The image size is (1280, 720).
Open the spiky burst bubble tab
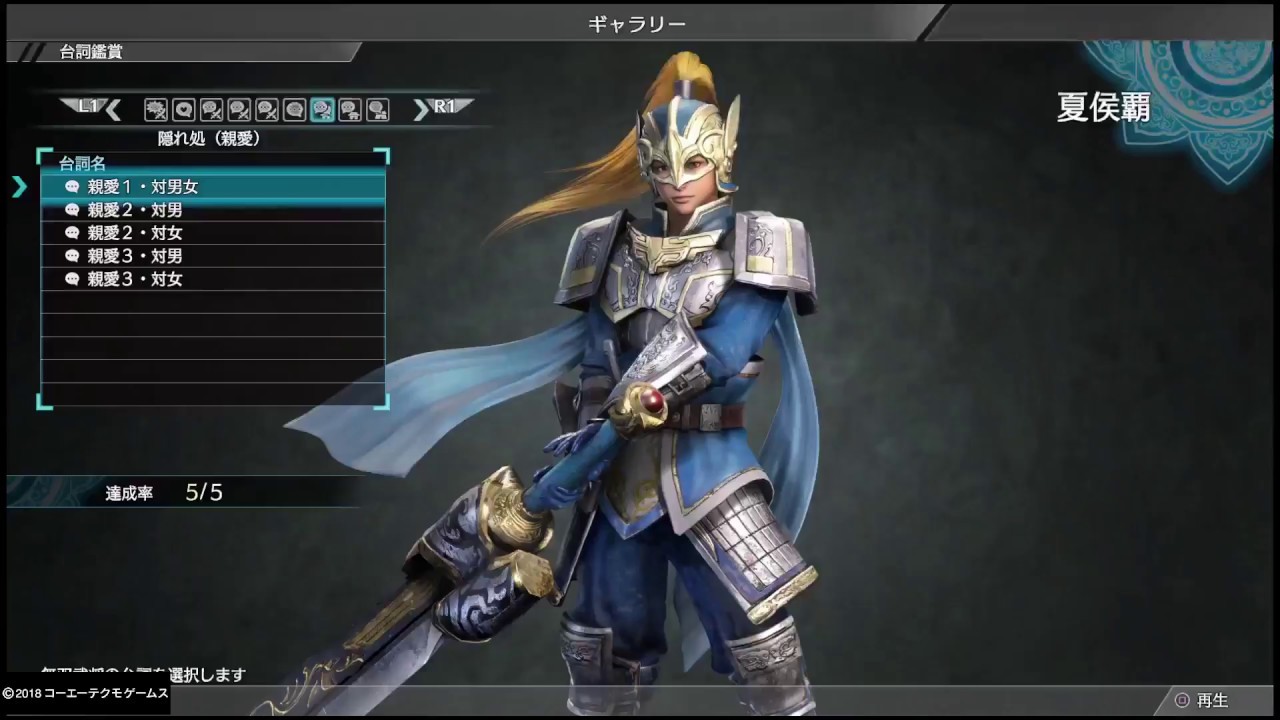[155, 109]
